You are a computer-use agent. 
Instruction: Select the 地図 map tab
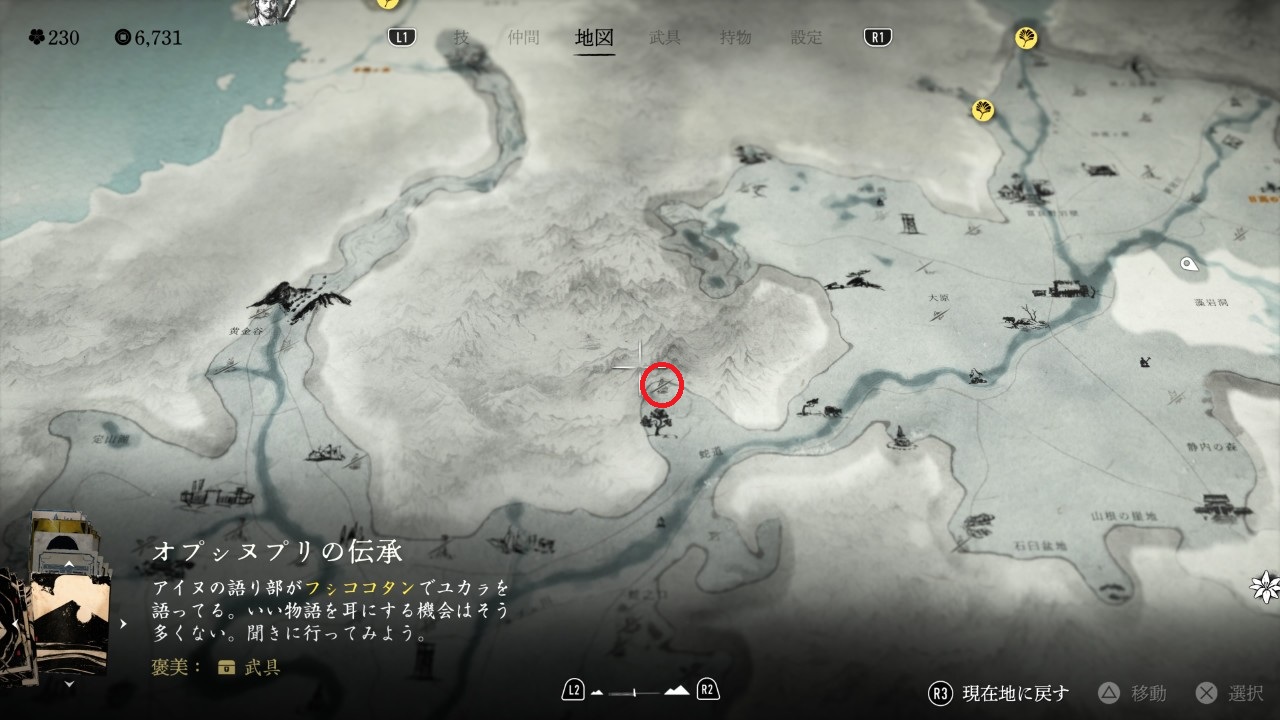pos(594,38)
